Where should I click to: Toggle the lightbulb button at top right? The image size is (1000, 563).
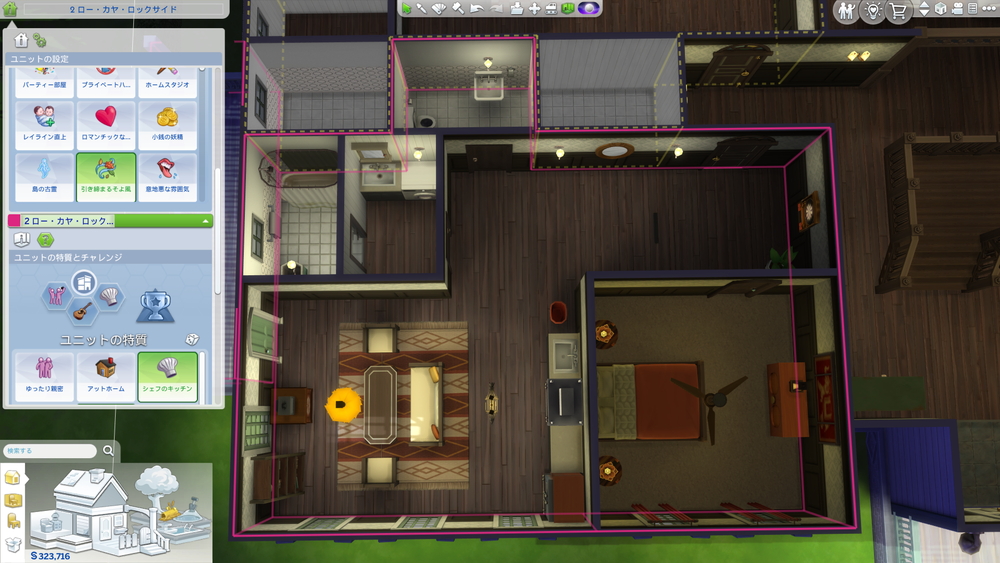click(872, 10)
